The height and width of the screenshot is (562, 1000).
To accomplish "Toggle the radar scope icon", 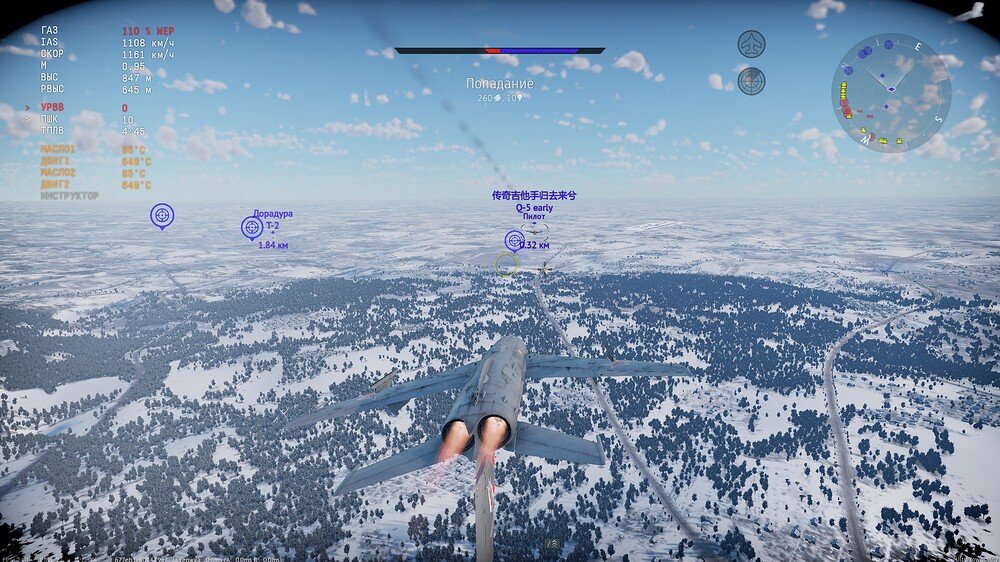I will (x=751, y=80).
